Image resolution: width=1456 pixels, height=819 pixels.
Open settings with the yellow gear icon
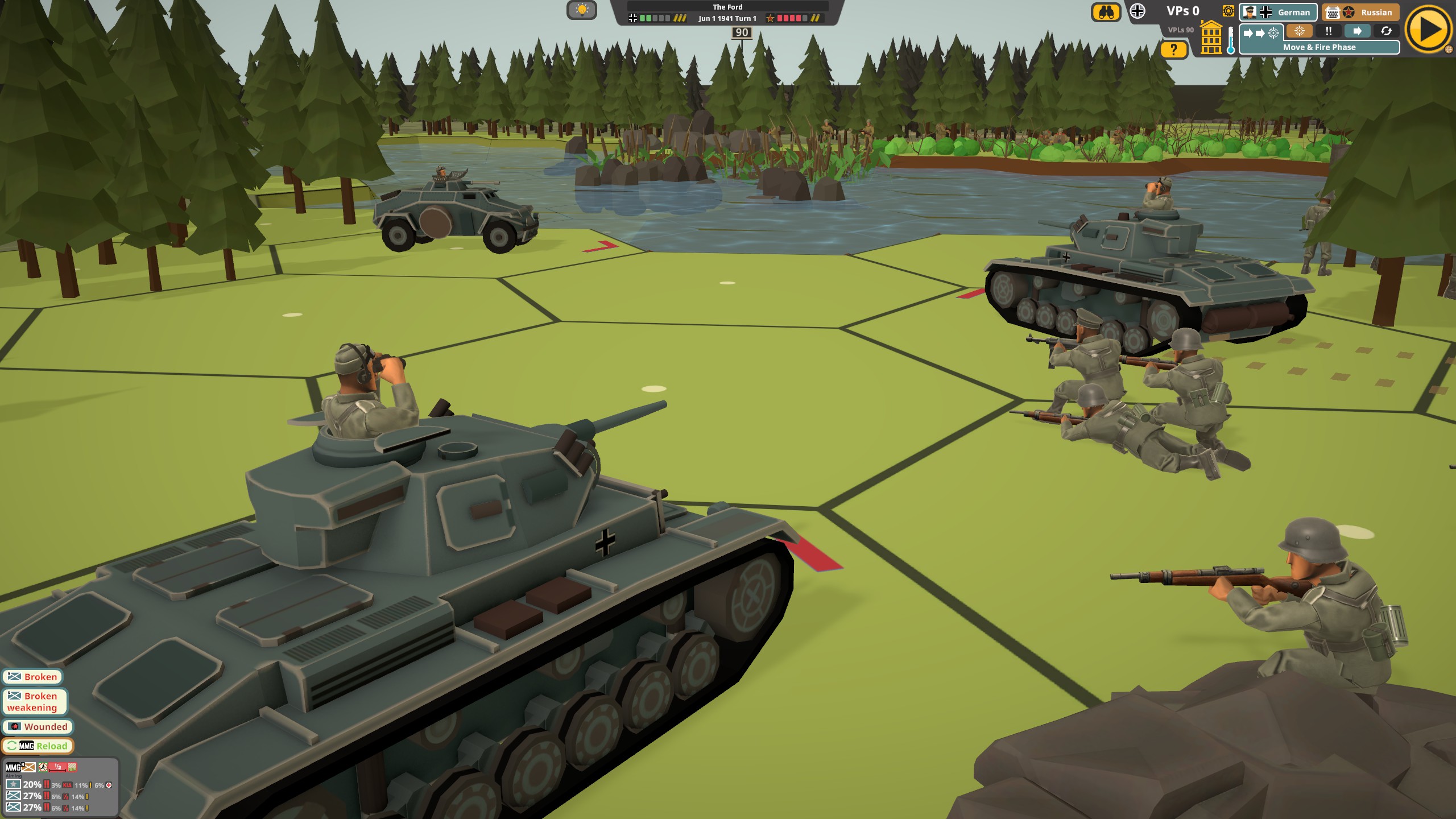pos(1228,11)
